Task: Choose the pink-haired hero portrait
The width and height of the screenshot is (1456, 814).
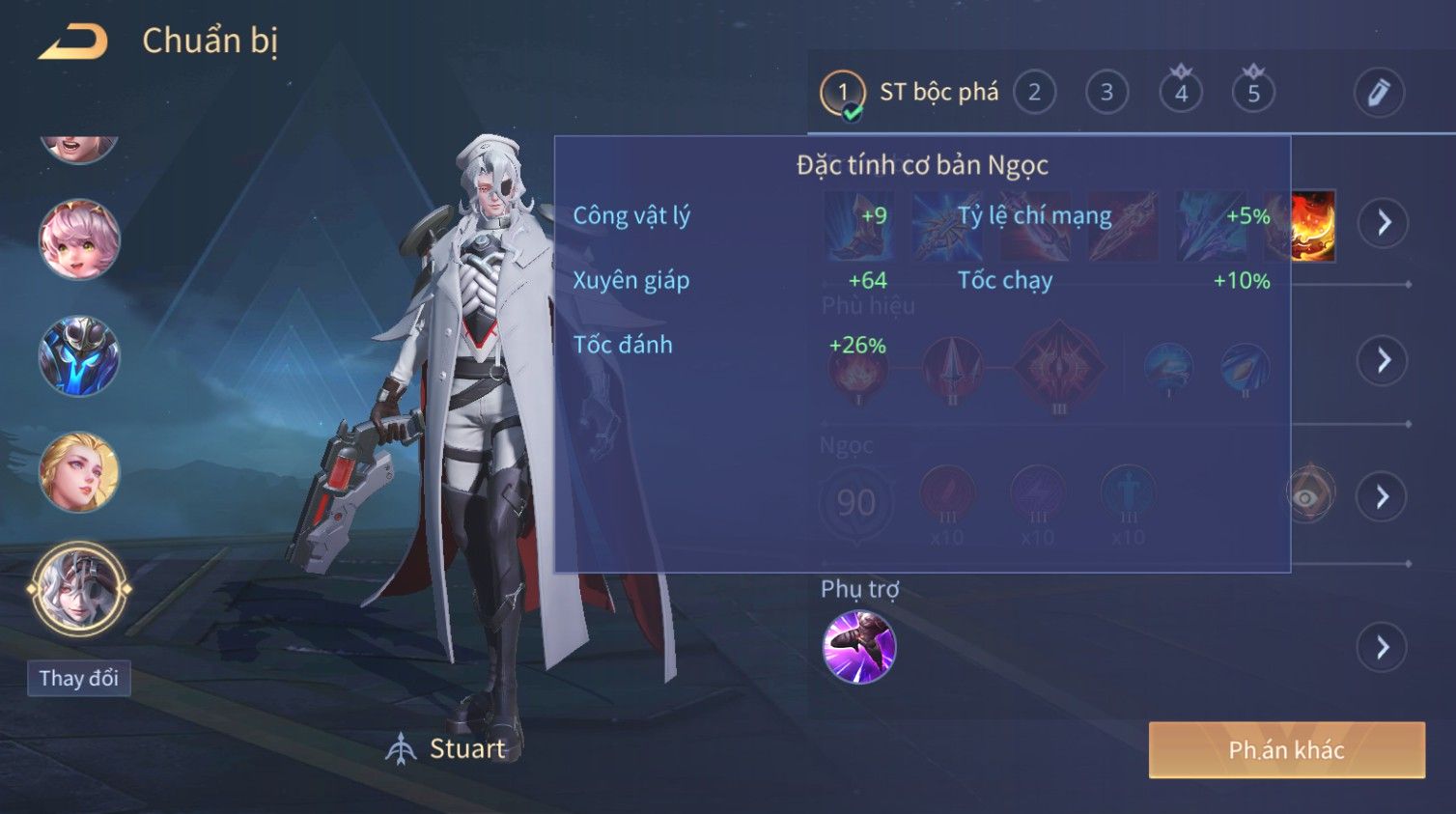Action: 79,239
